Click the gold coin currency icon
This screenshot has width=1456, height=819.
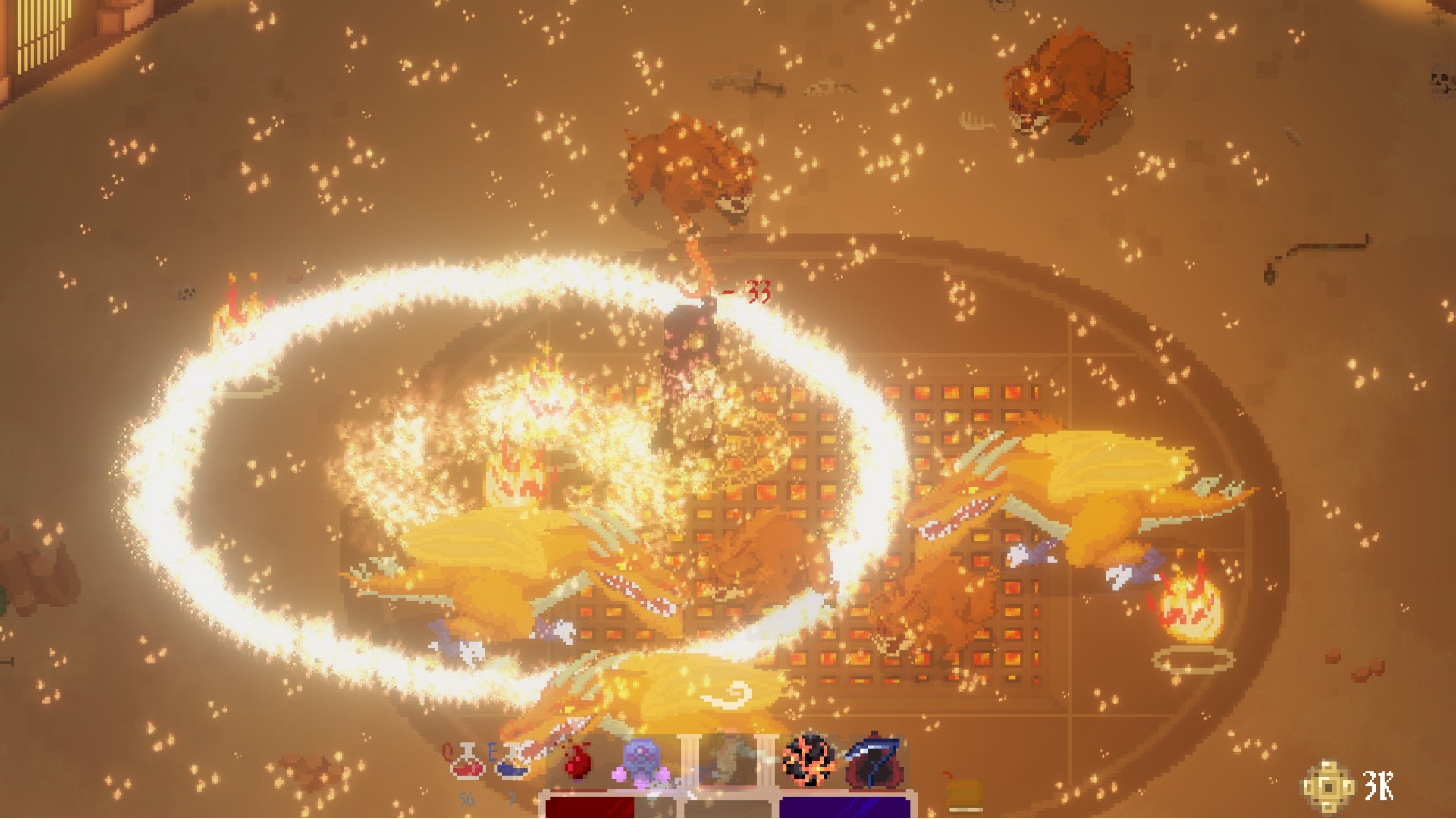(1329, 786)
